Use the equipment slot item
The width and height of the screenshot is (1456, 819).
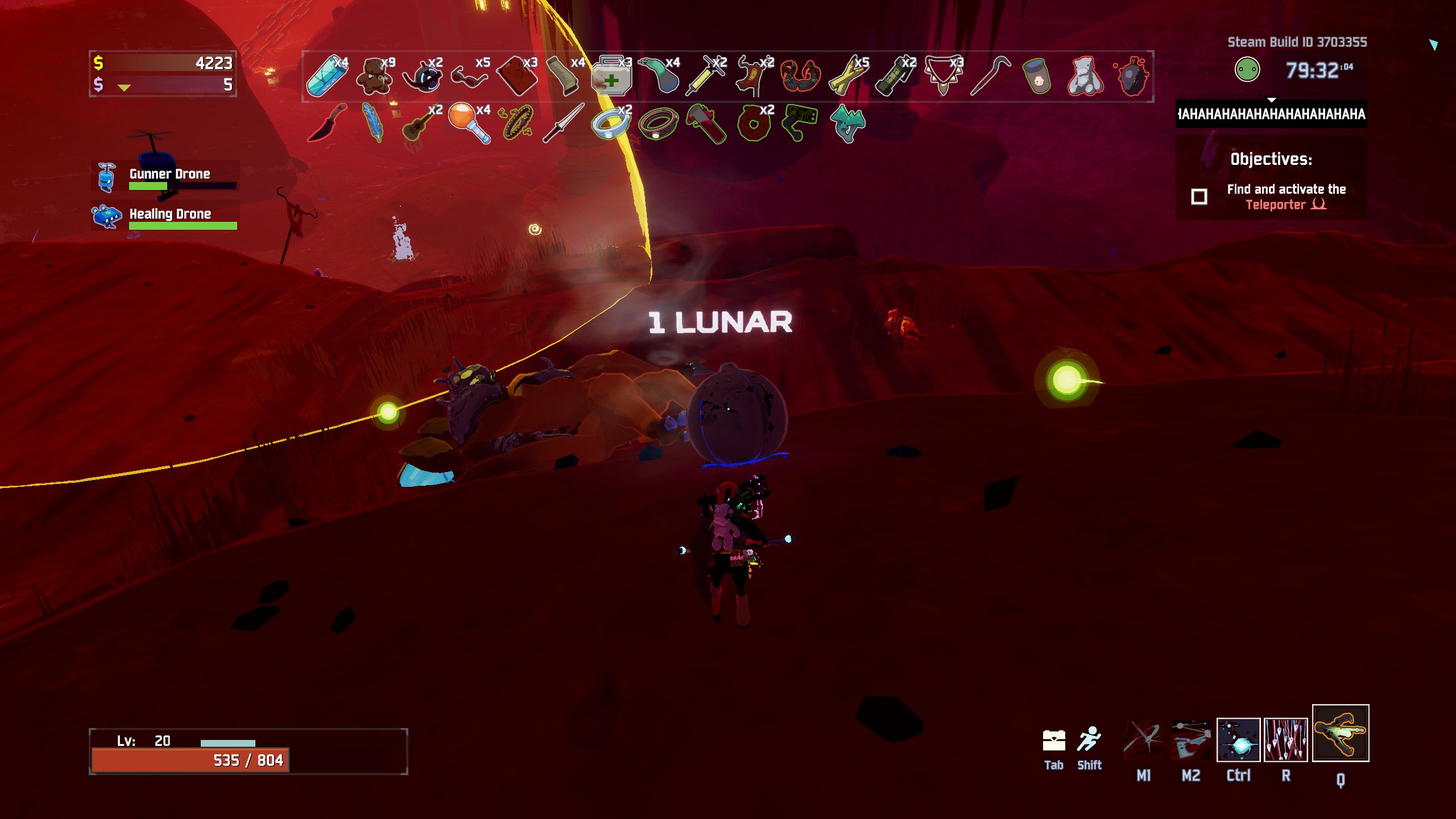1341,733
